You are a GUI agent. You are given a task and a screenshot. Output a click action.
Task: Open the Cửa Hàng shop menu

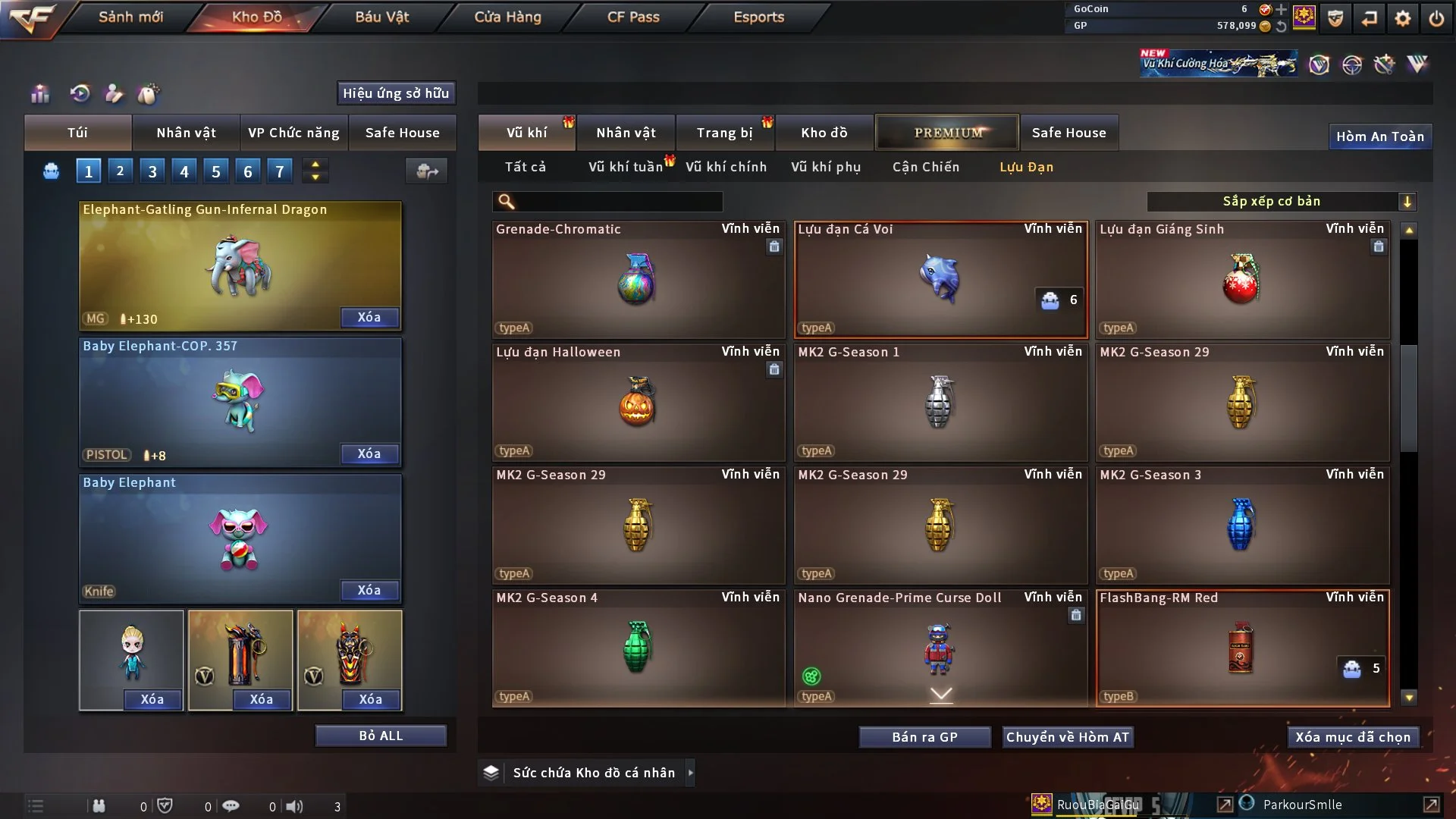click(507, 17)
